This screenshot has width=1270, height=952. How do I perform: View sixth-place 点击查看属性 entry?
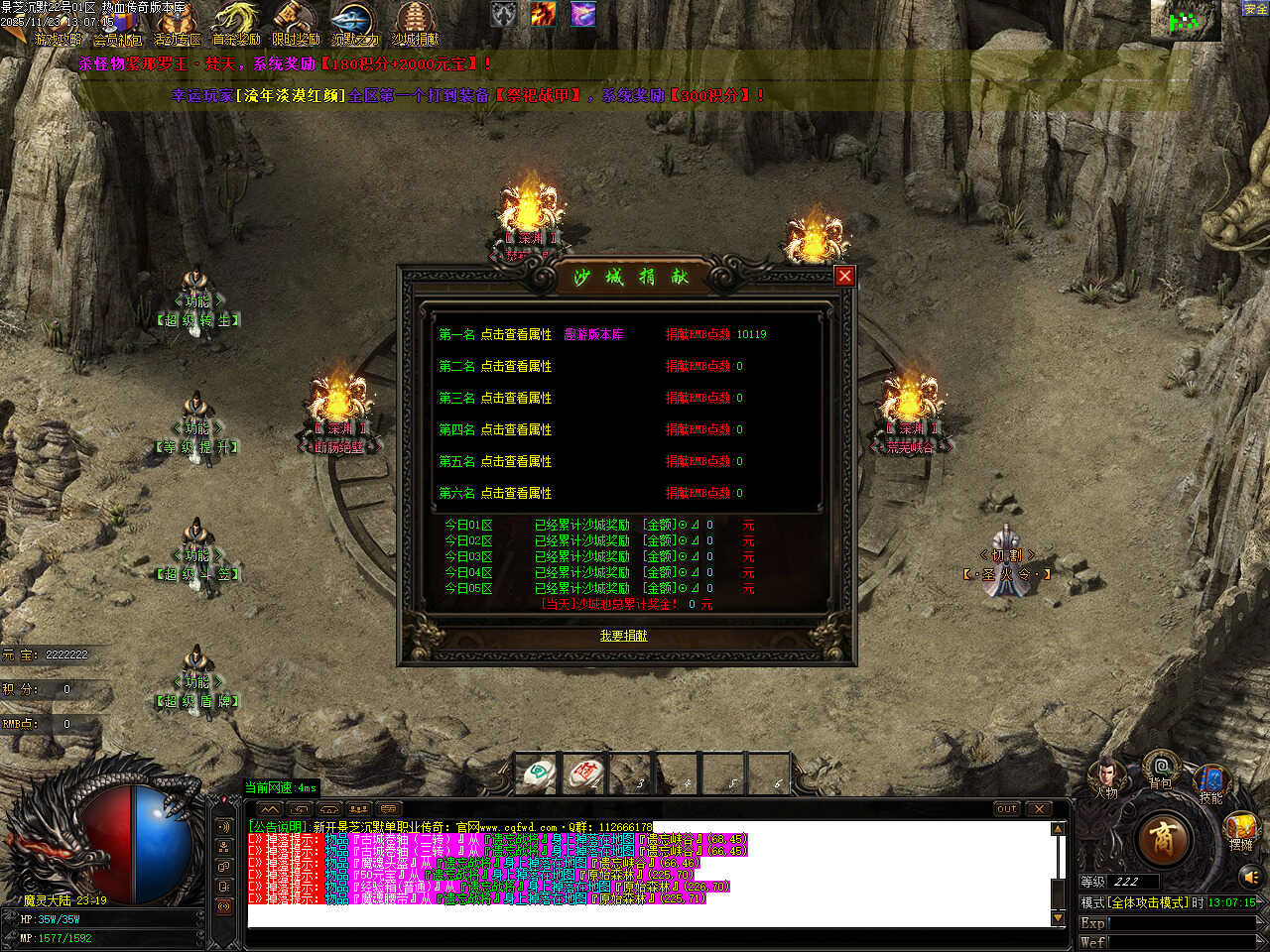(x=516, y=494)
